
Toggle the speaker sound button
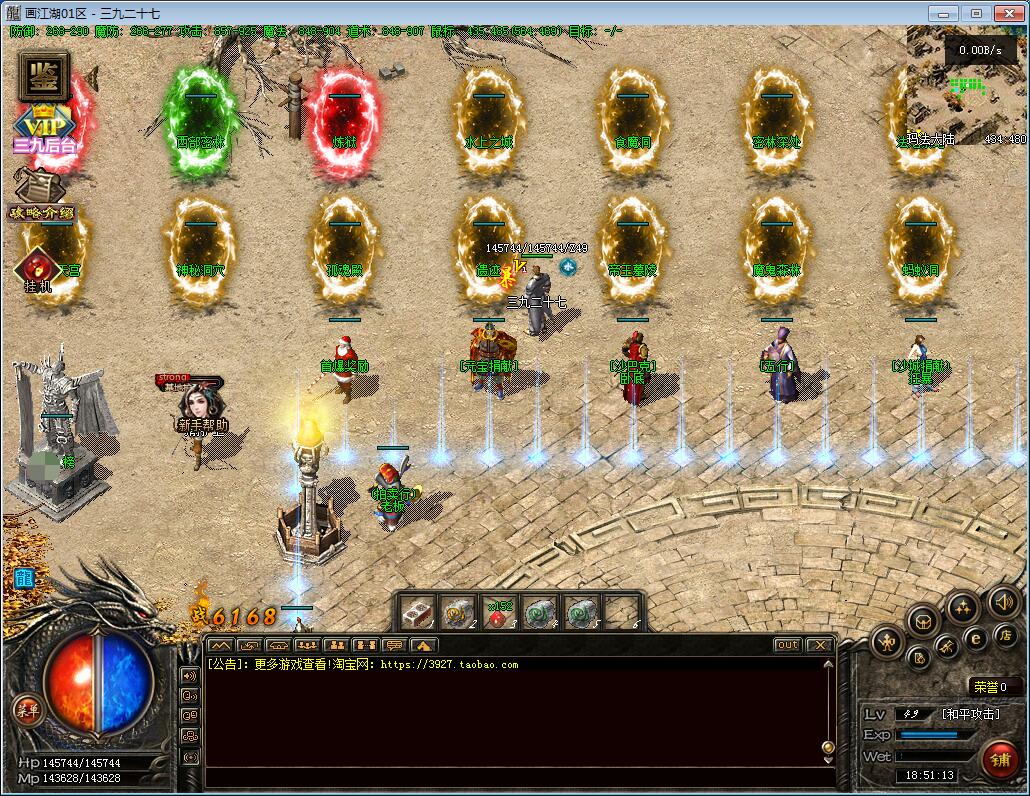[x=1003, y=602]
